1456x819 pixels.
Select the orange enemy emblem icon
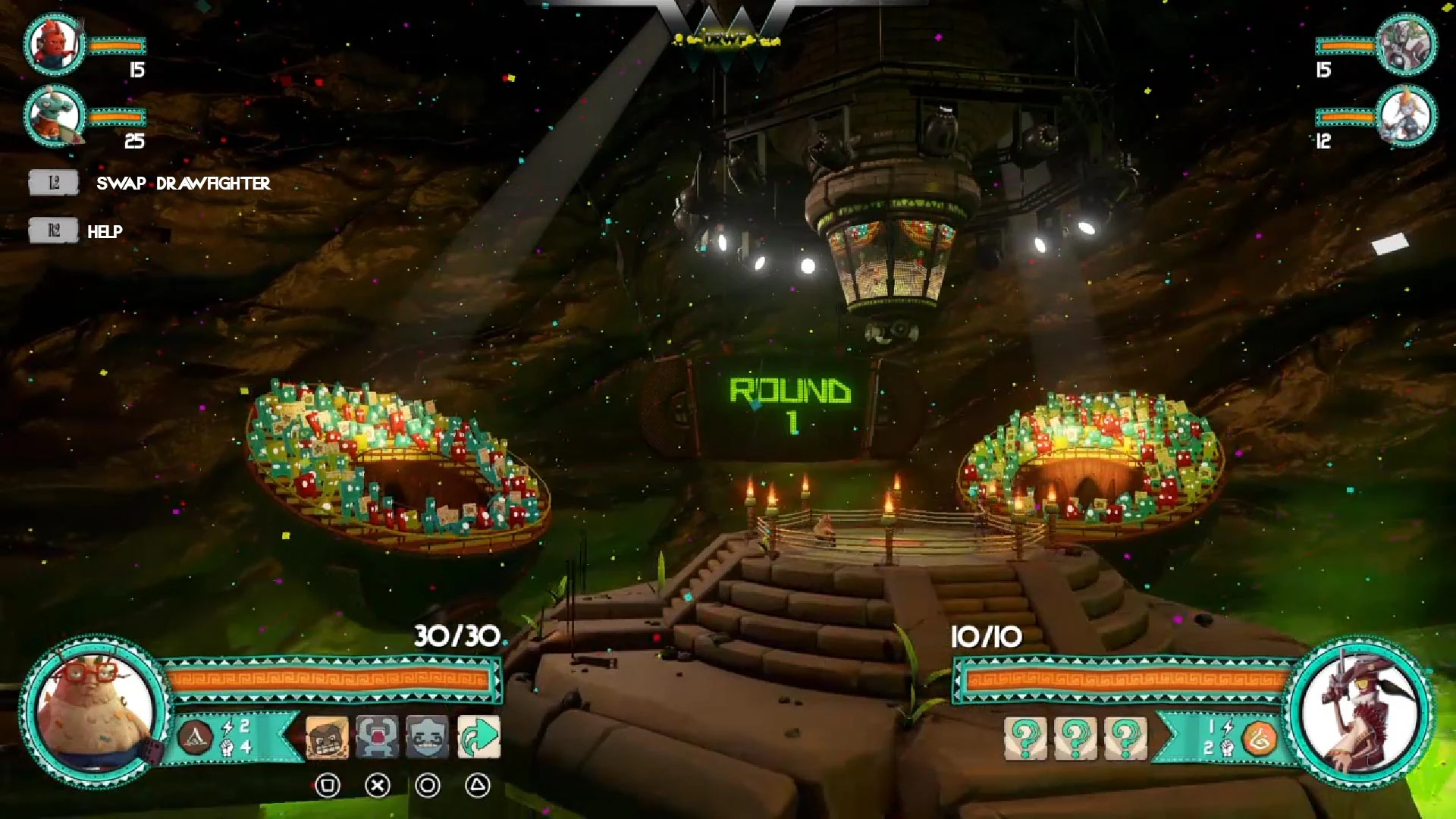coord(1261,737)
